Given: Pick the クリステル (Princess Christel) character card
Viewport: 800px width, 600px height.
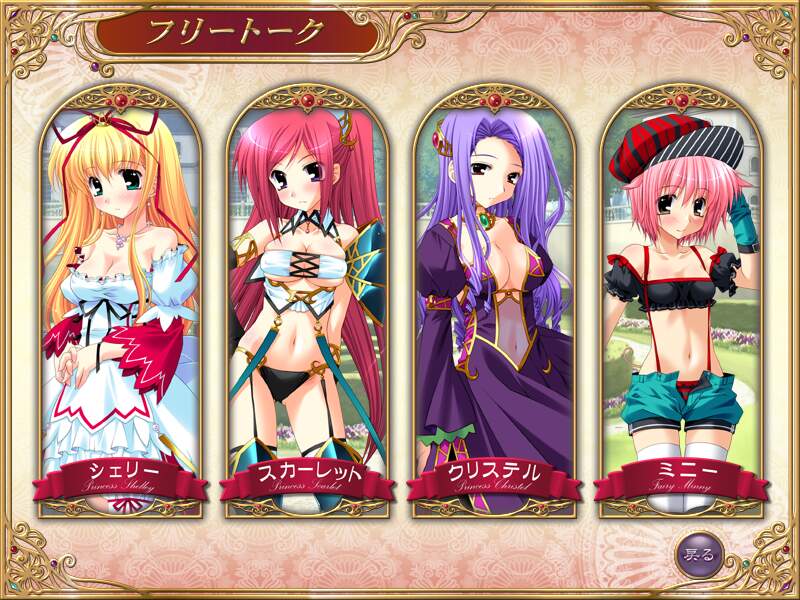Looking at the screenshot, I should [x=493, y=300].
